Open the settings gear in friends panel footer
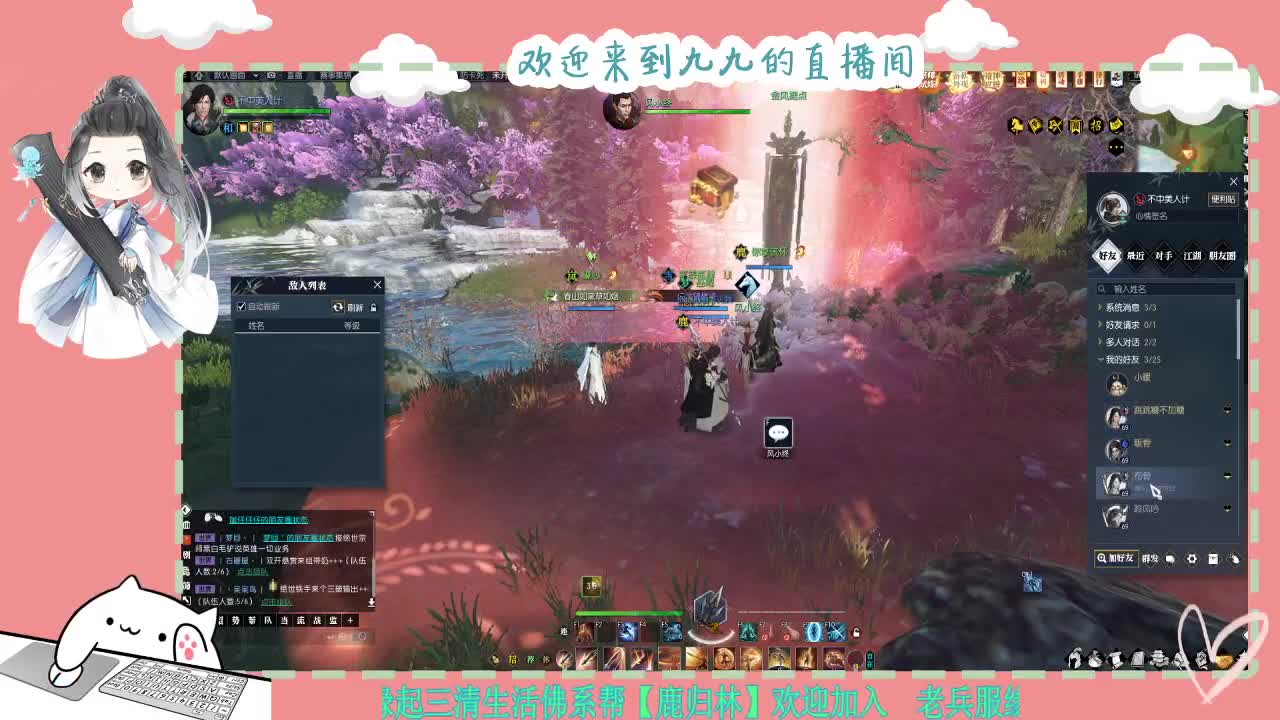Screen dimensions: 1280x720 (1192, 559)
